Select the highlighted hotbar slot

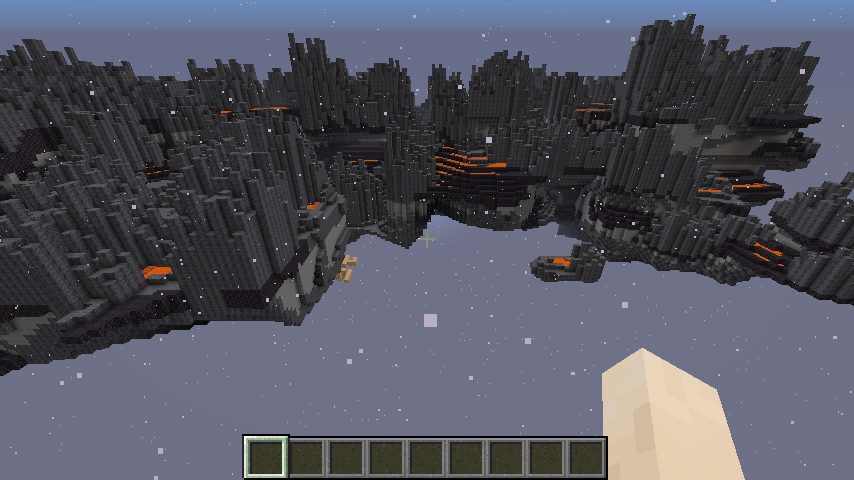[x=267, y=458]
